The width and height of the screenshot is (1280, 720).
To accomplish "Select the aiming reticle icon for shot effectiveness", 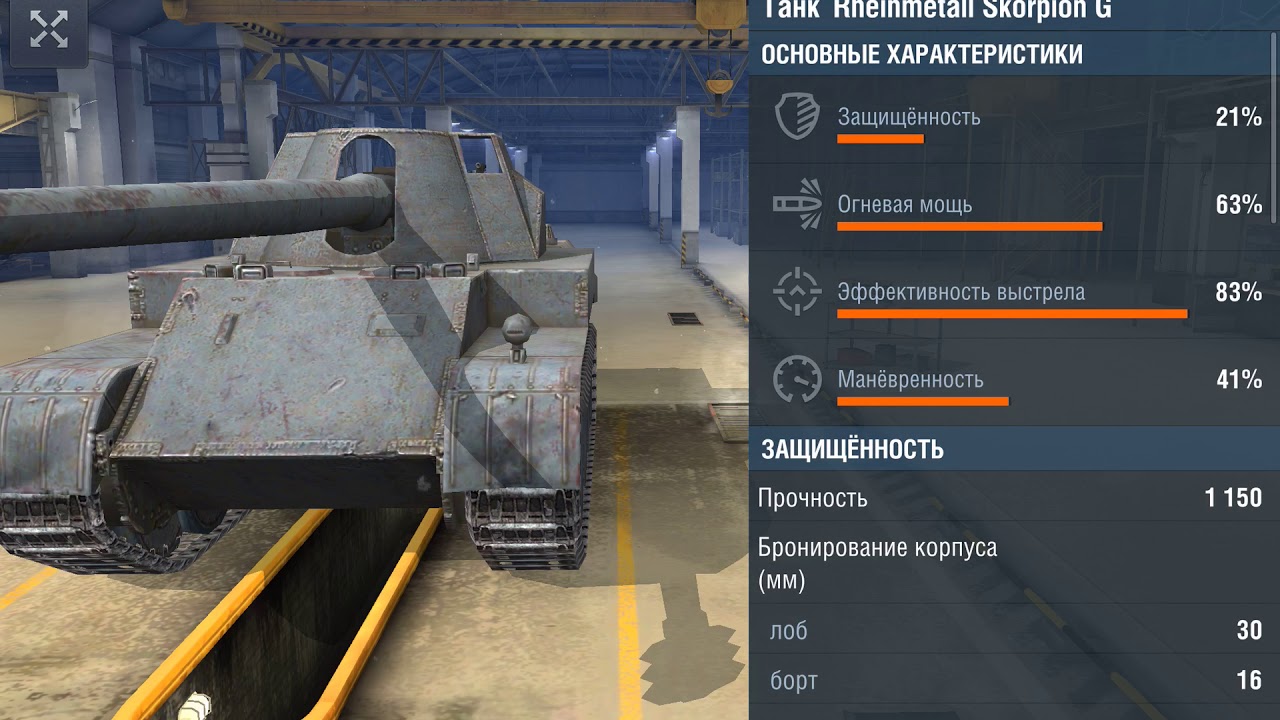I will [795, 290].
